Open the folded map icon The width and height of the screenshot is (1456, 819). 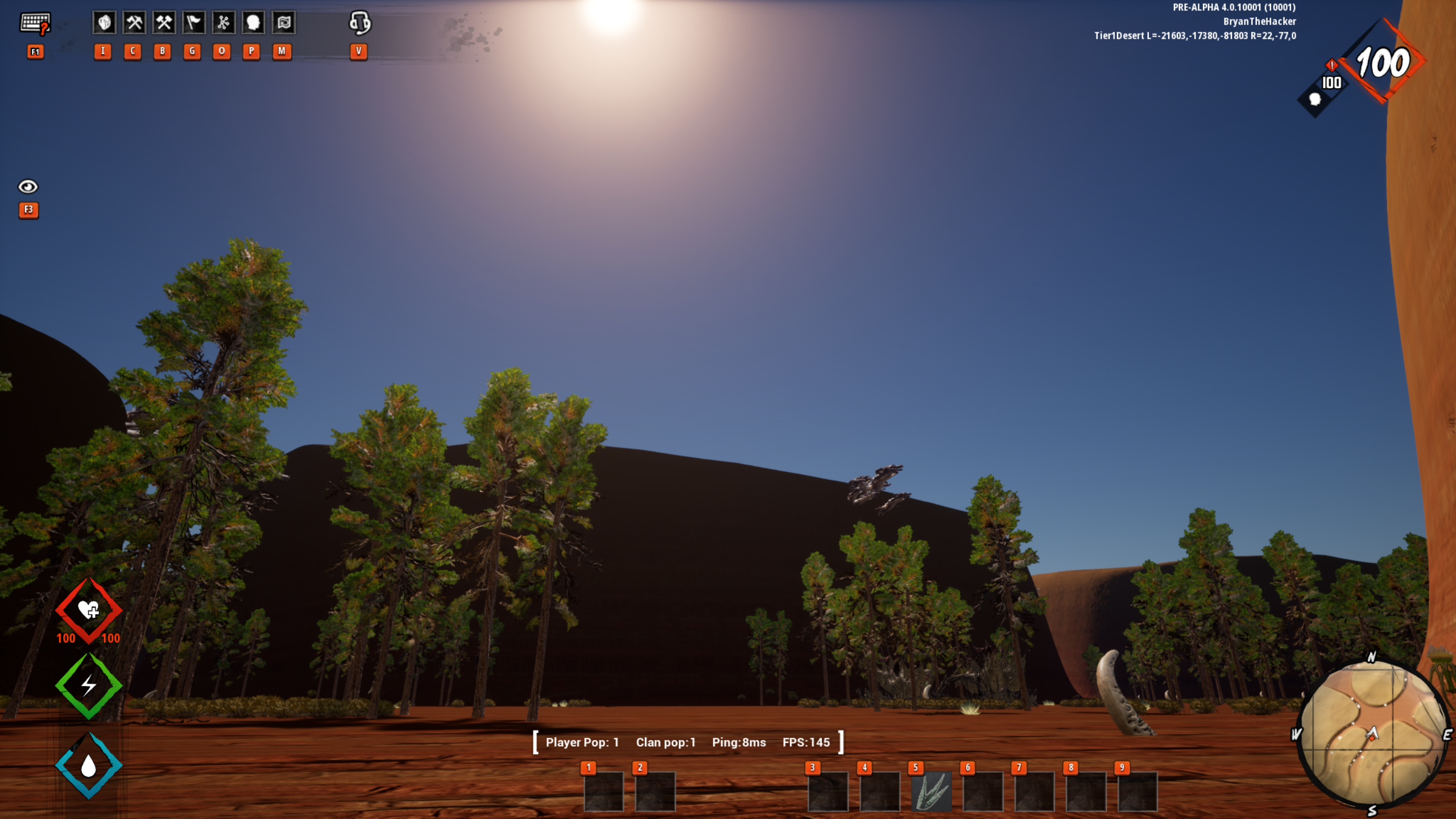tap(283, 23)
